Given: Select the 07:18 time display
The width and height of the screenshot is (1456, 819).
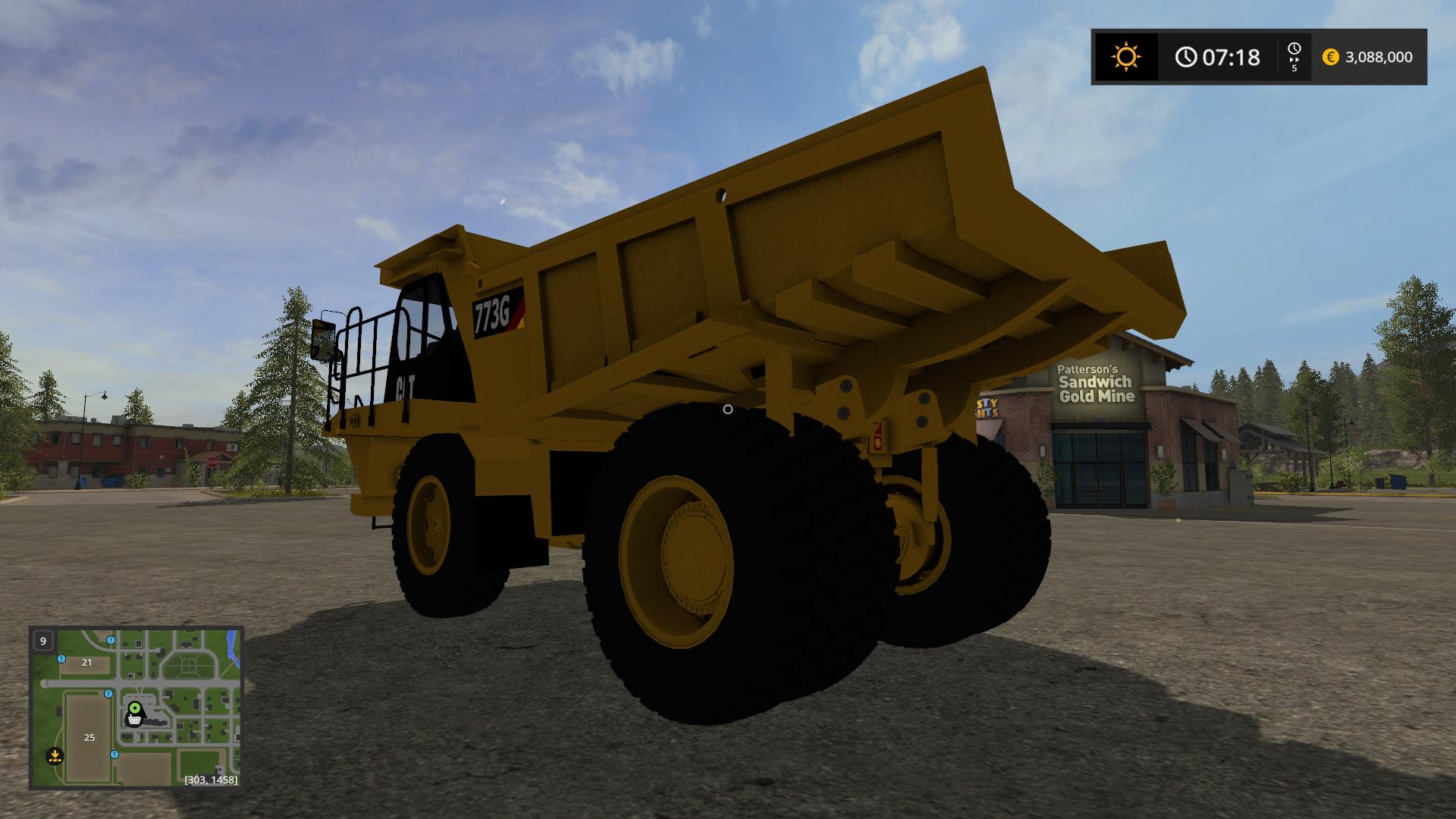Looking at the screenshot, I should pyautogui.click(x=1228, y=56).
